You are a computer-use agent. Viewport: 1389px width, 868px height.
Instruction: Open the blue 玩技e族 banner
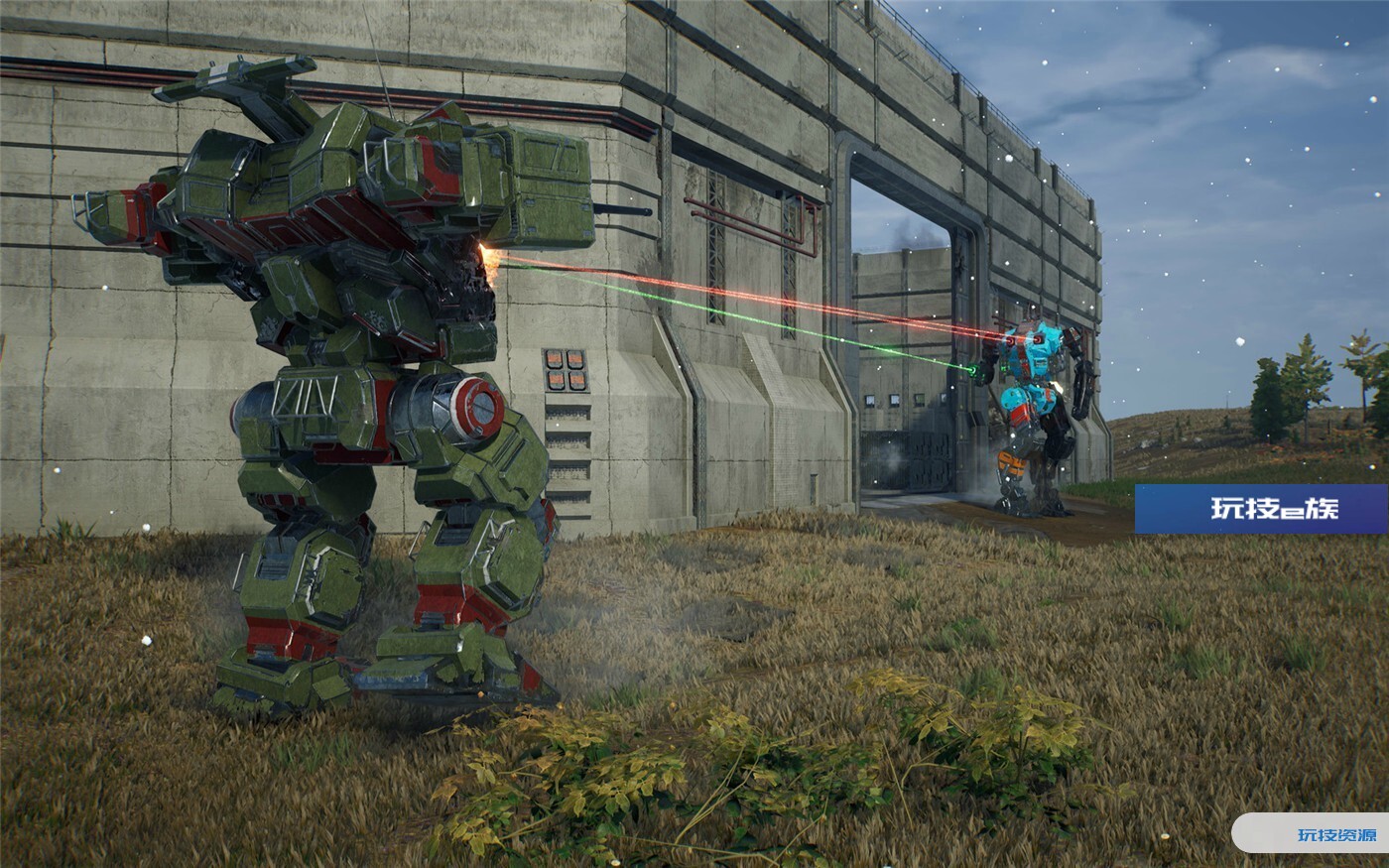click(1261, 509)
